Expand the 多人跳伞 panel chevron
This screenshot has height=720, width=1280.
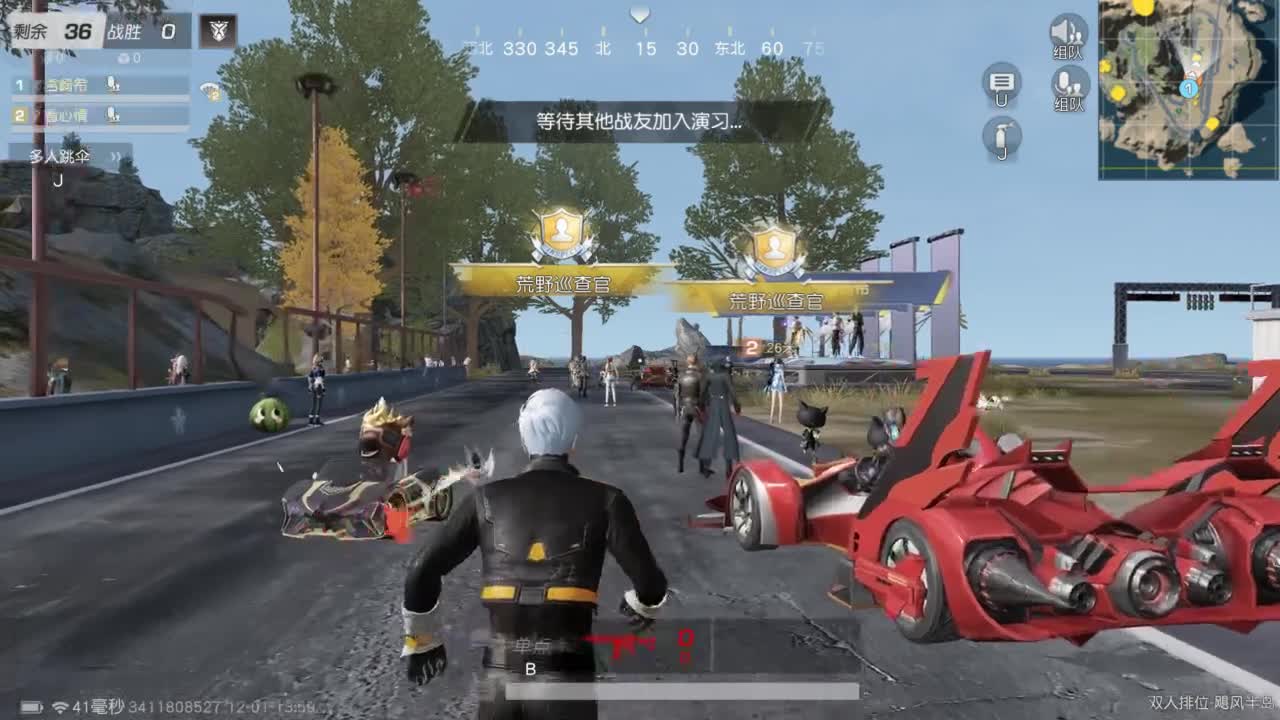coord(115,155)
